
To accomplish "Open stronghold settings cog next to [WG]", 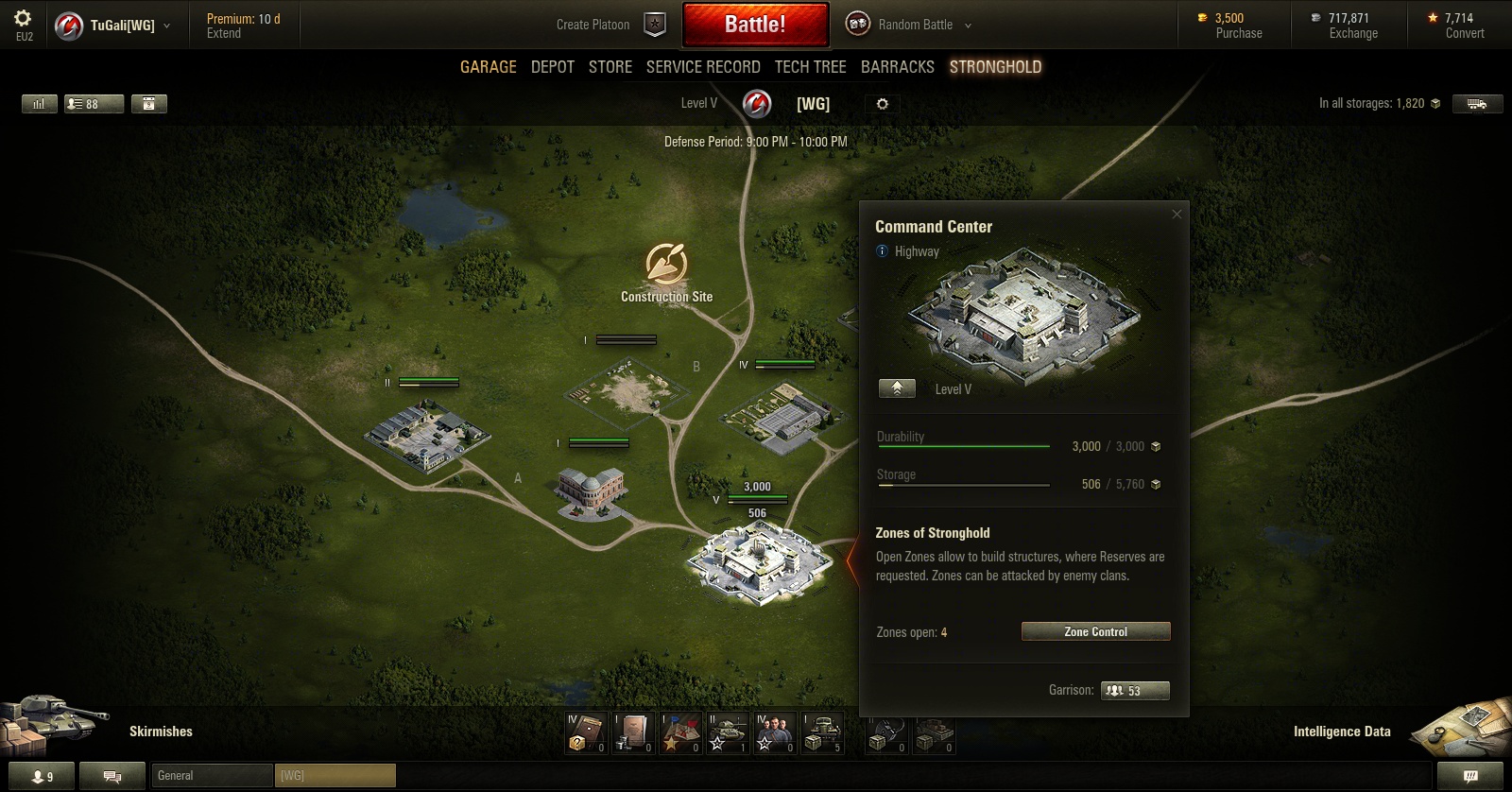I will 882,104.
